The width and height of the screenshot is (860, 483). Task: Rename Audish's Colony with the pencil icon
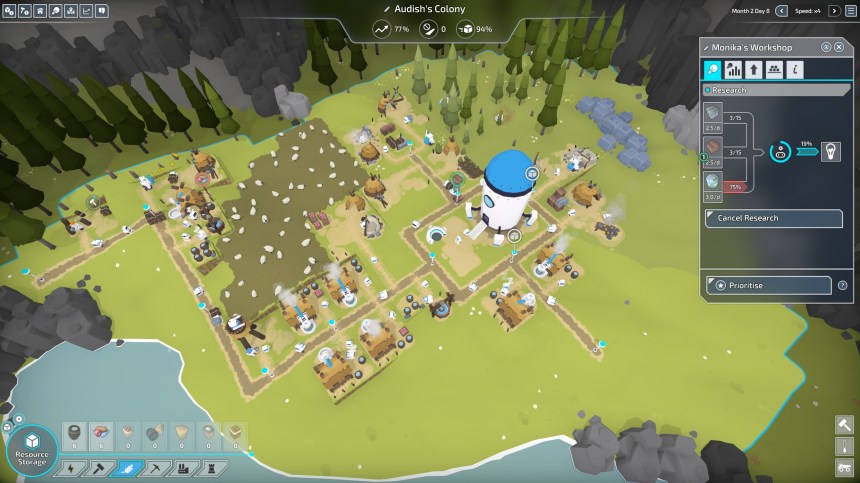coord(387,9)
